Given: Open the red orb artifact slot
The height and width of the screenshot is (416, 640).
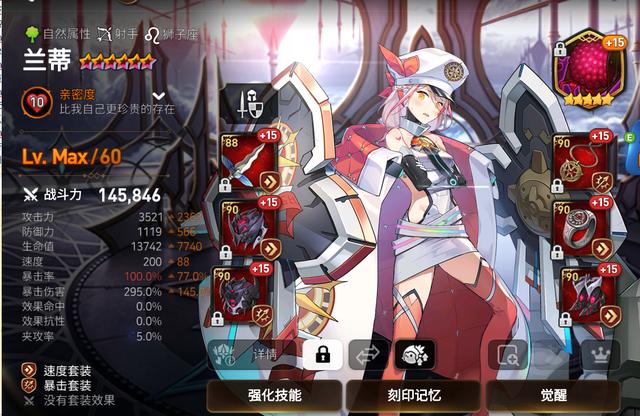Looking at the screenshot, I should (588, 67).
